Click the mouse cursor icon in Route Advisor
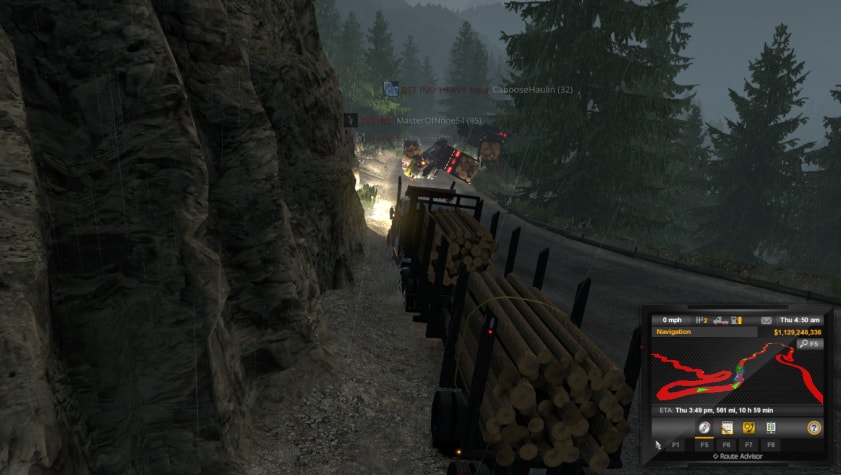The width and height of the screenshot is (841, 475). 658,443
